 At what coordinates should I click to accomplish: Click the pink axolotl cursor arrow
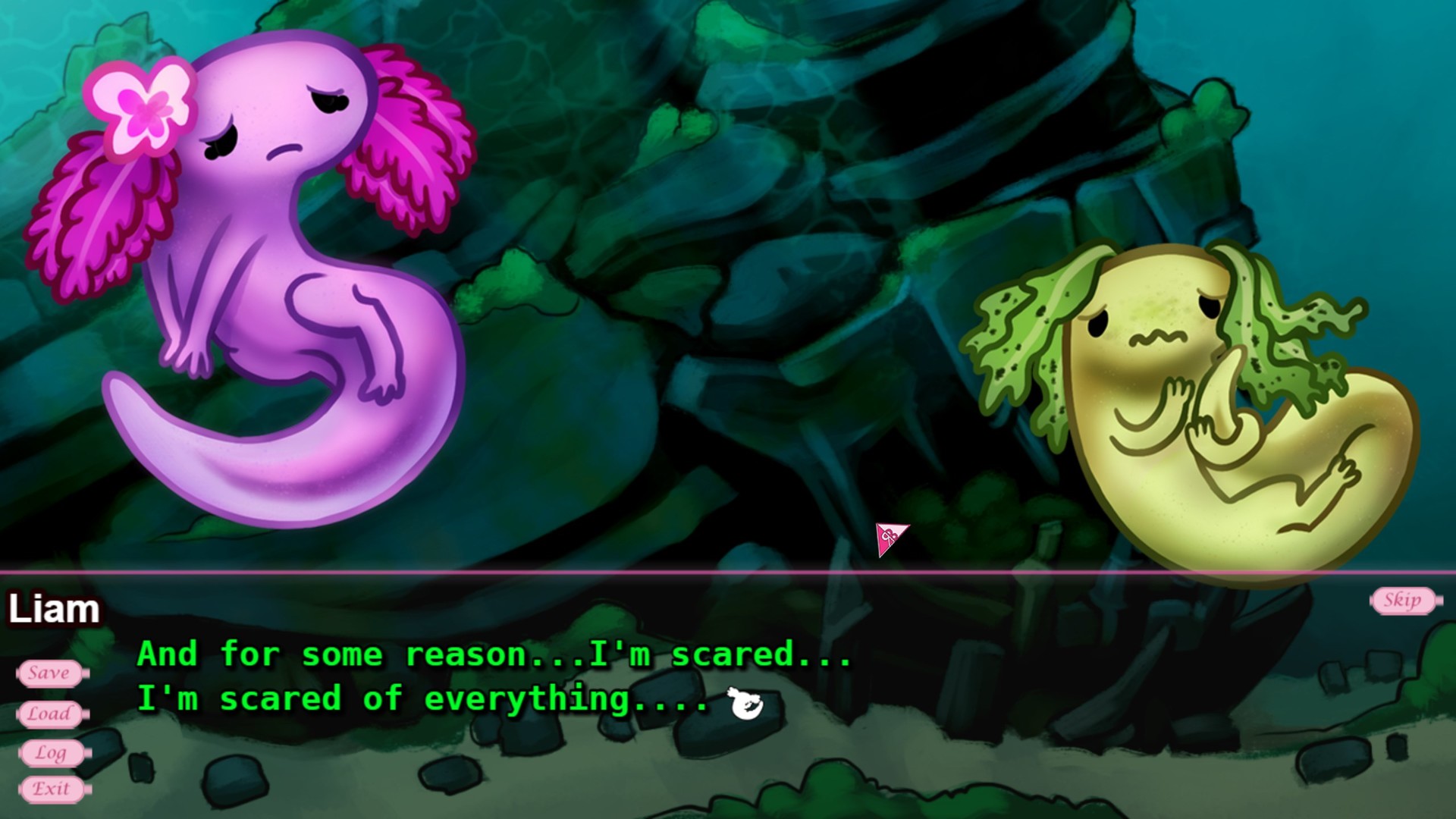tap(889, 539)
